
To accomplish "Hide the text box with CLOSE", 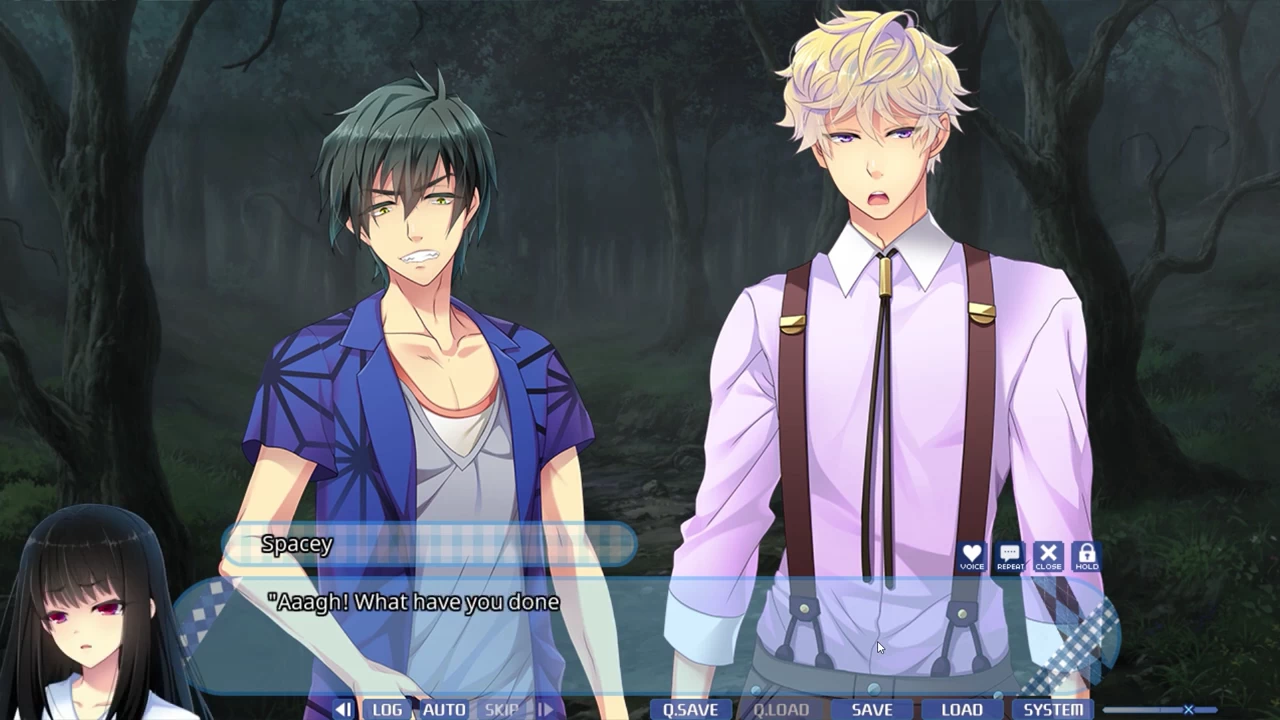I will [x=1048, y=556].
